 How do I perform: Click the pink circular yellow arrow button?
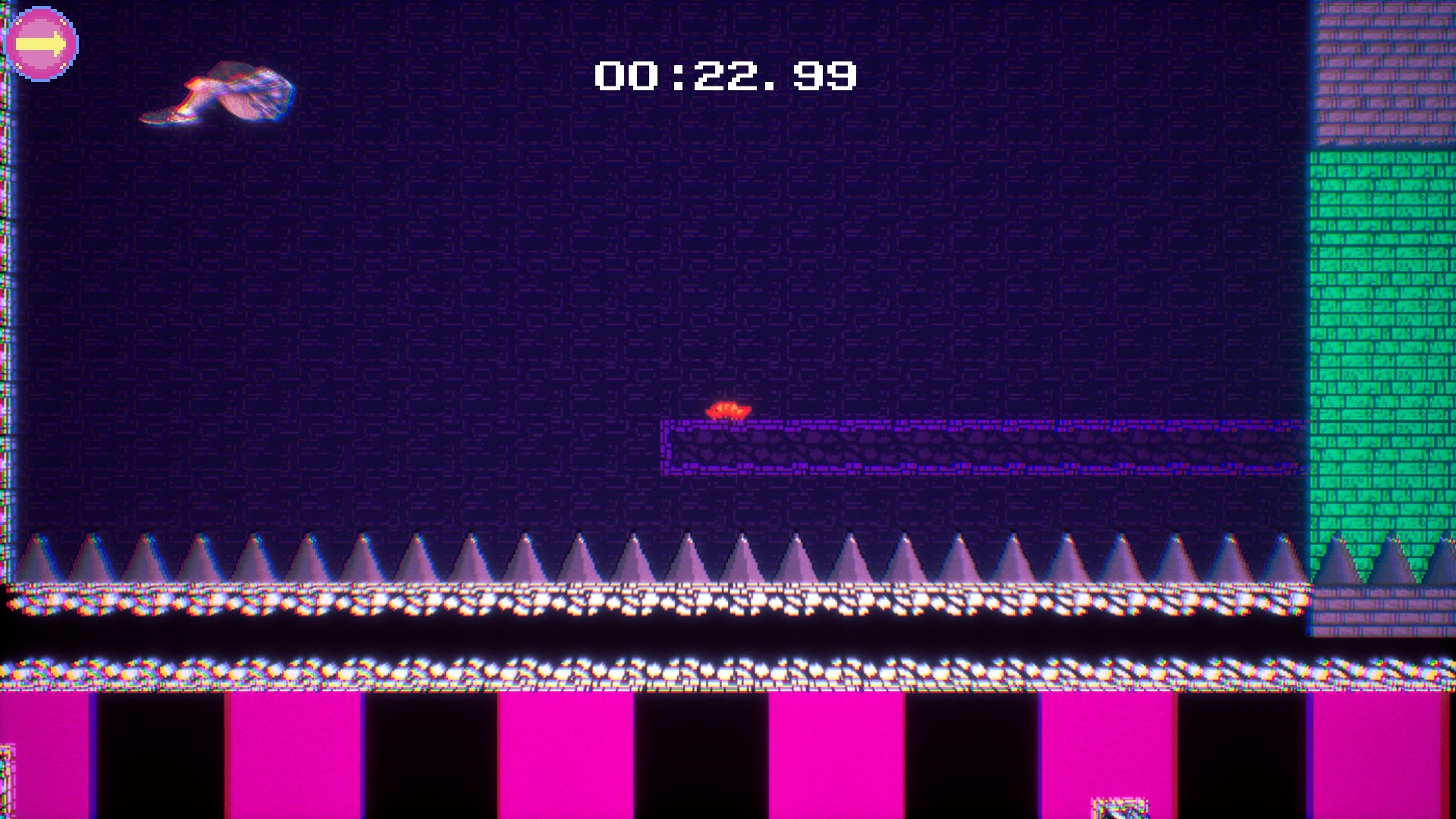click(x=41, y=44)
